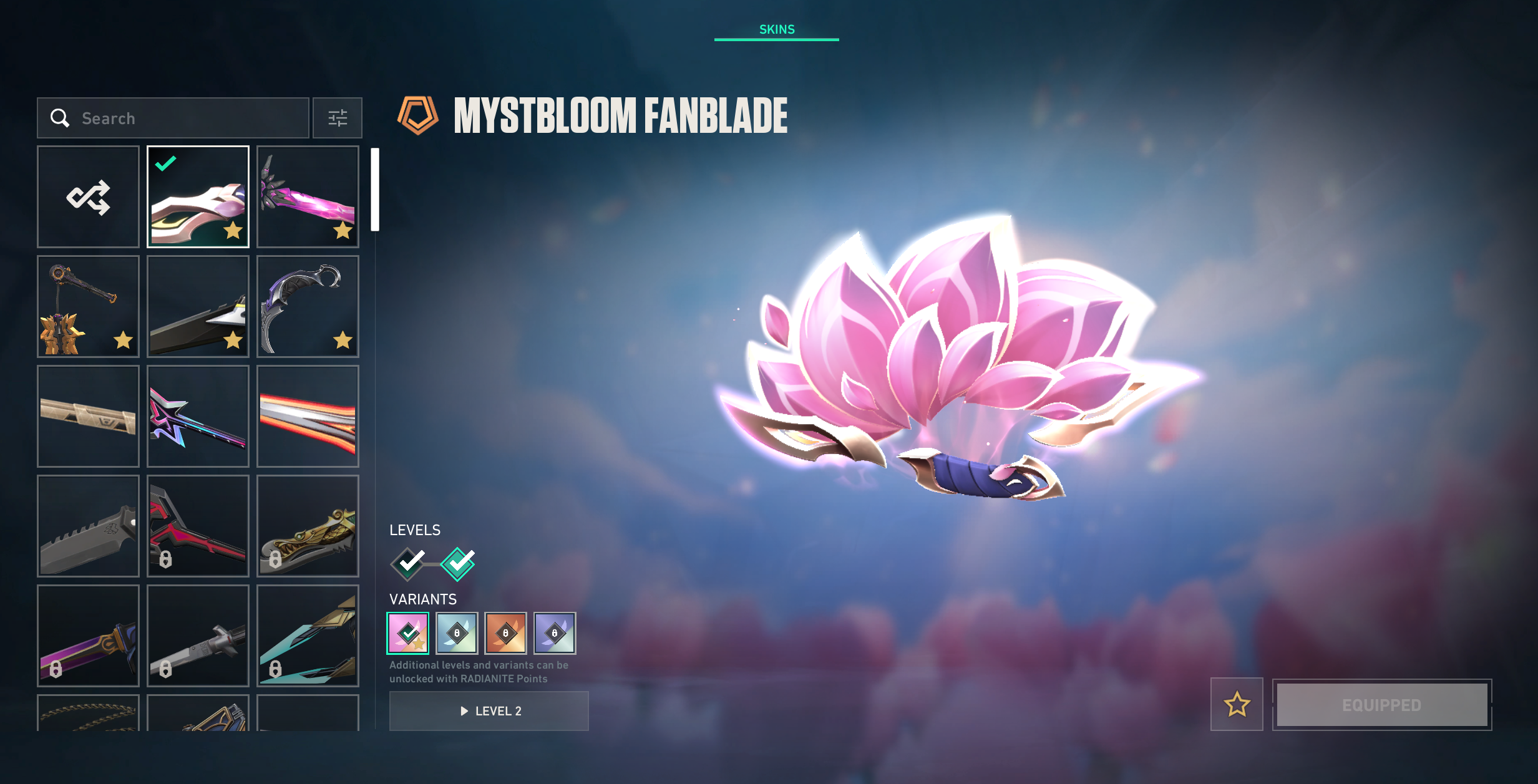Image resolution: width=1538 pixels, height=784 pixels.
Task: Choose the pink star-tipped blade skin
Action: (x=198, y=417)
